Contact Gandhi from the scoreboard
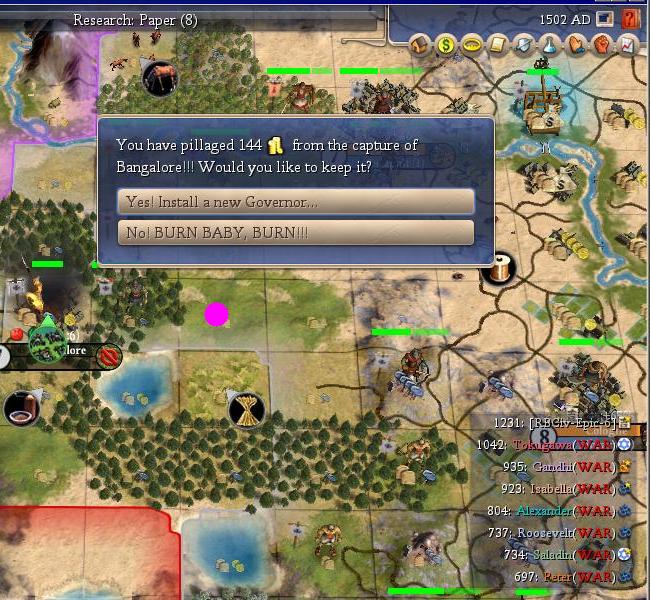 [555, 467]
